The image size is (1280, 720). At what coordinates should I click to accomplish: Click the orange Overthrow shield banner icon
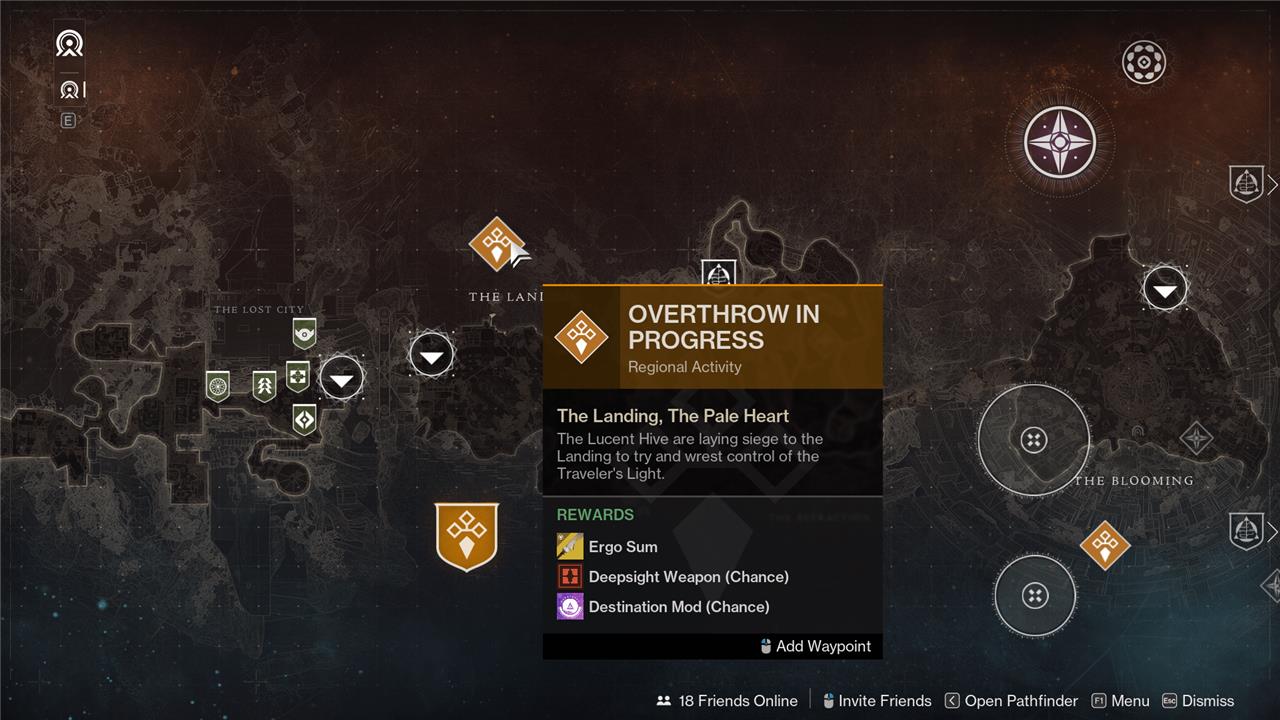pos(467,536)
